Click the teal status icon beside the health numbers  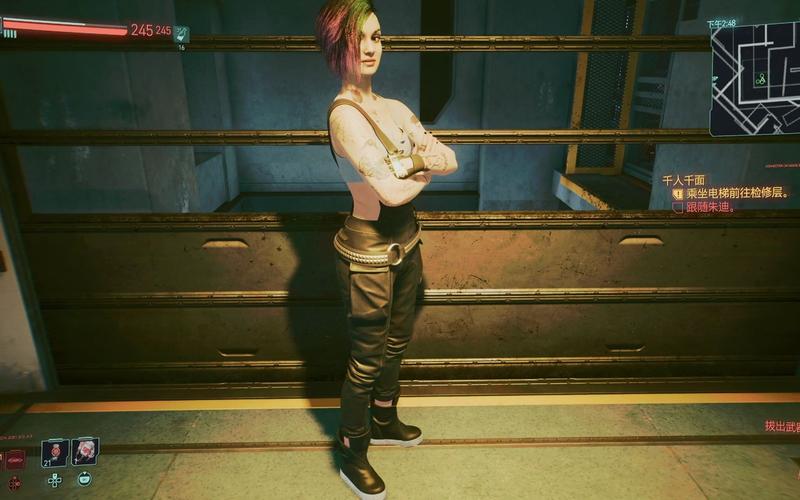click(x=181, y=33)
